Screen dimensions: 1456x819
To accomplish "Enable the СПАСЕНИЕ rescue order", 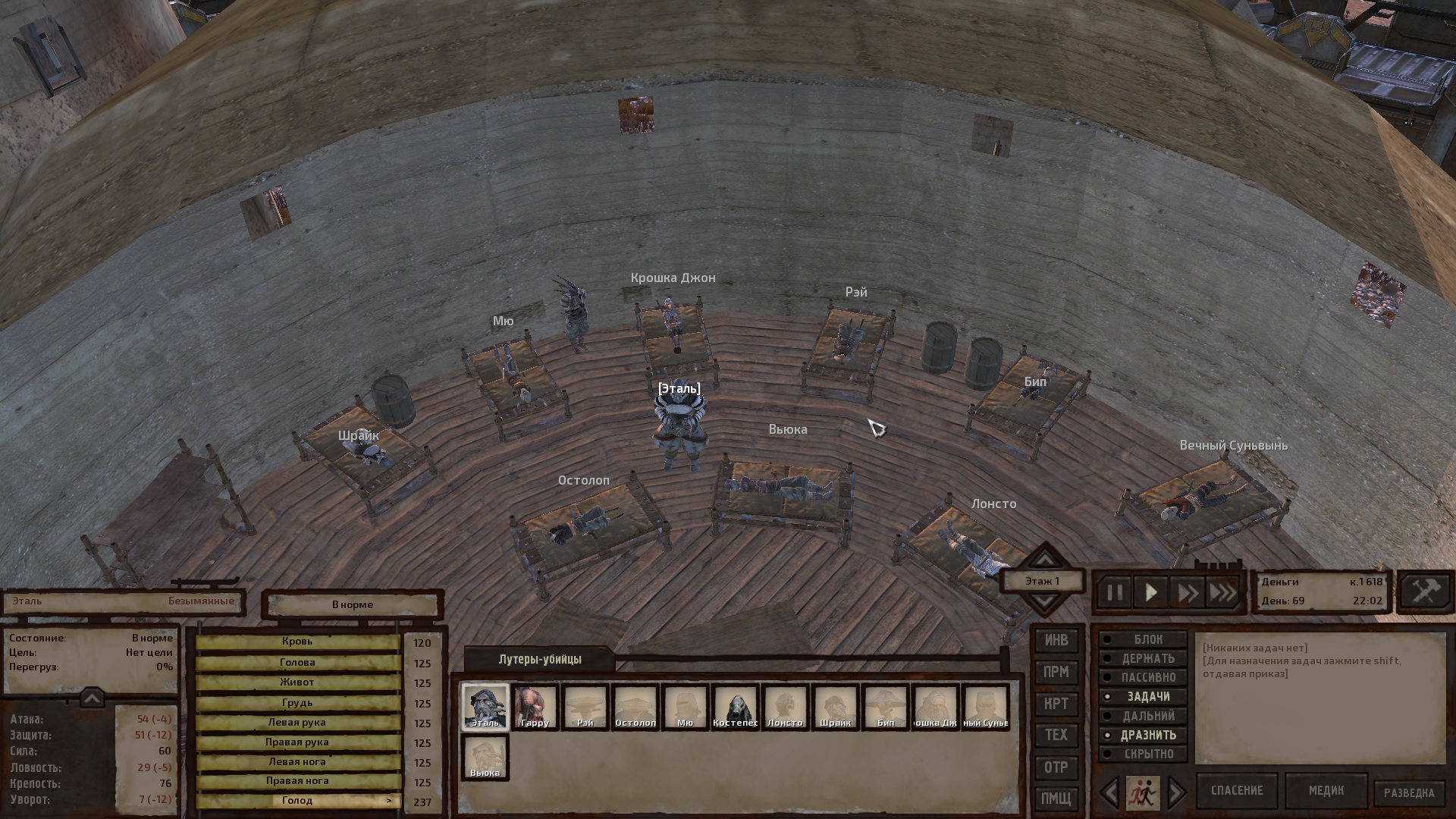I will pos(1237,791).
